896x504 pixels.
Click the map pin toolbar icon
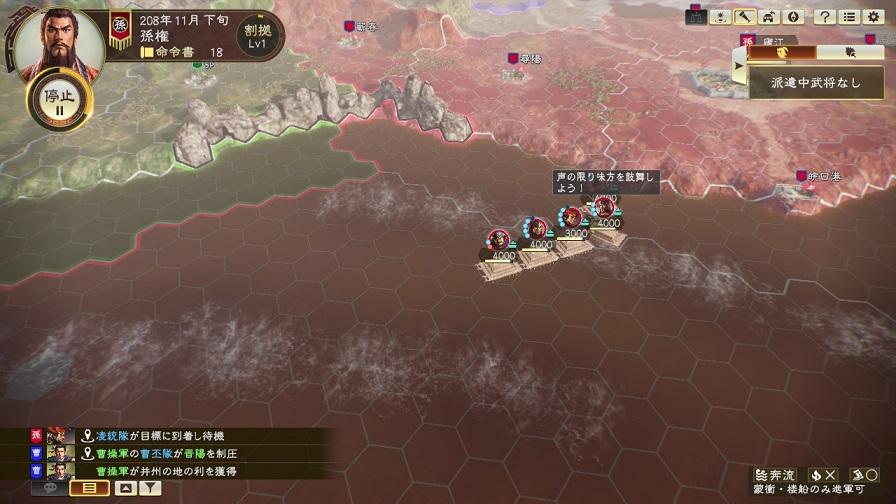click(720, 17)
